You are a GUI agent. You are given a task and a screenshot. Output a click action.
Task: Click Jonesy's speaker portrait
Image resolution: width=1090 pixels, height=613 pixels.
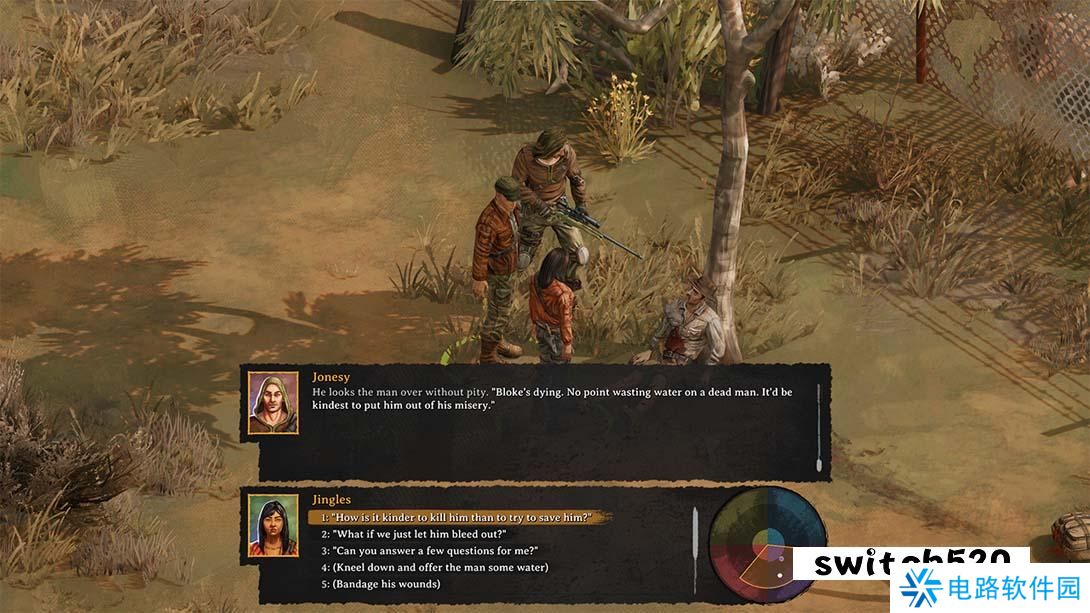pos(273,402)
